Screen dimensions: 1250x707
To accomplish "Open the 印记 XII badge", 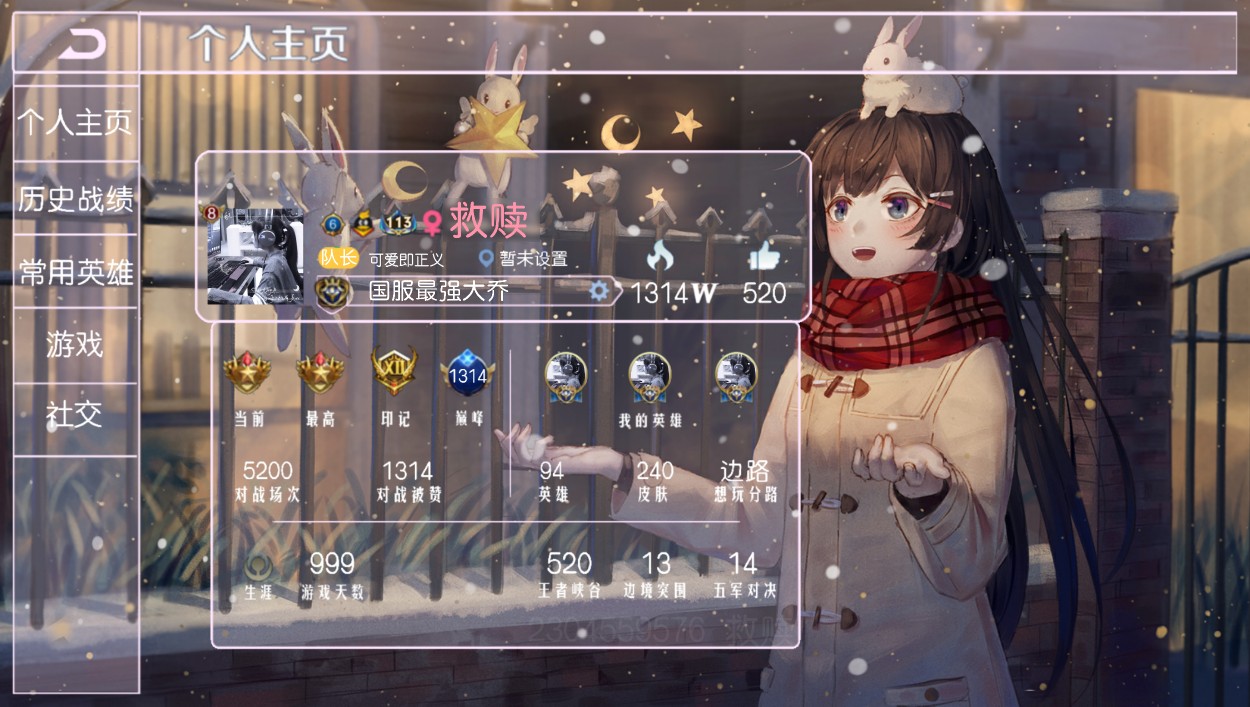I will point(394,372).
